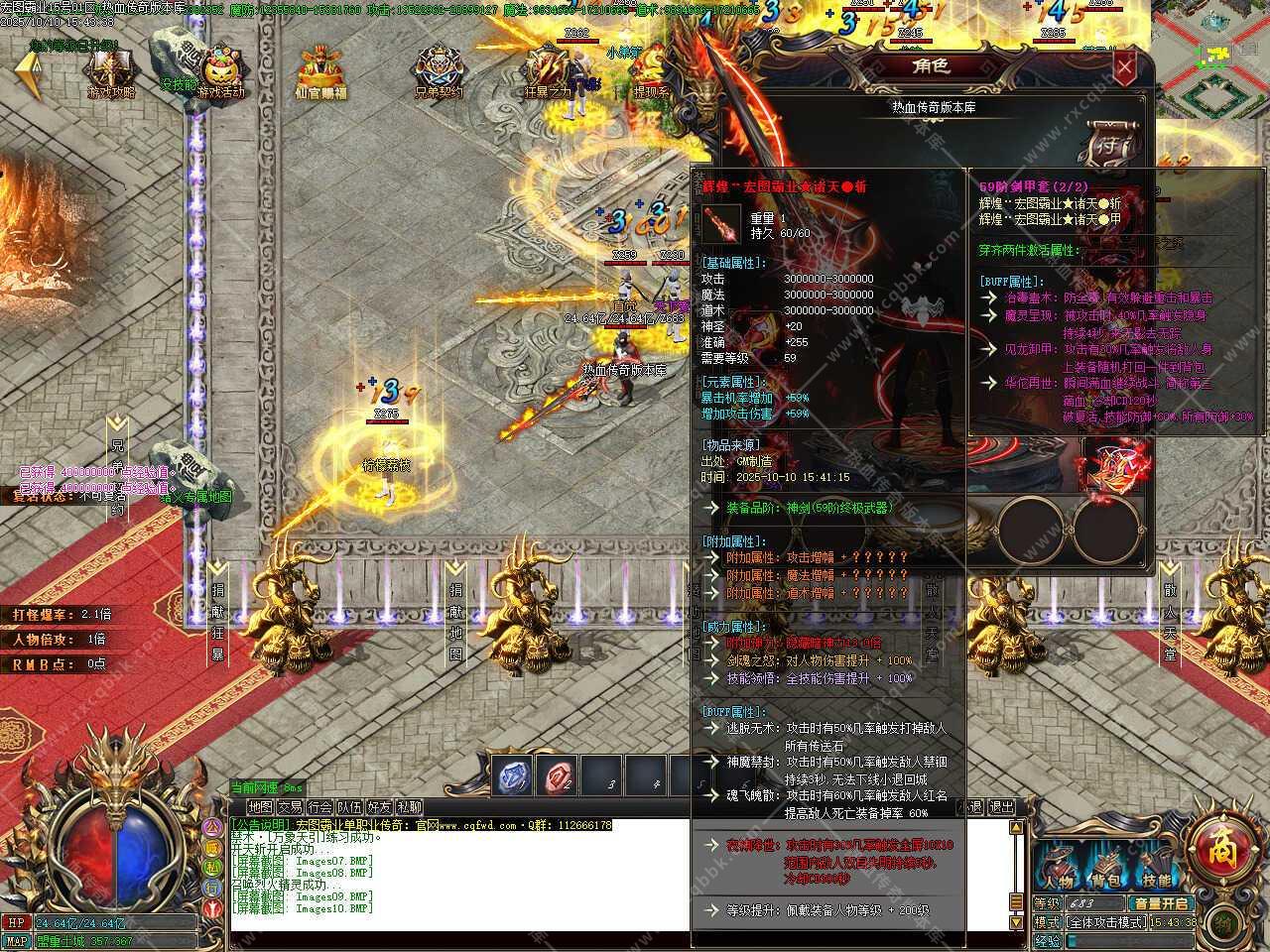
Task: Open the 游戏活动 pumpkin events icon
Action: (219, 73)
